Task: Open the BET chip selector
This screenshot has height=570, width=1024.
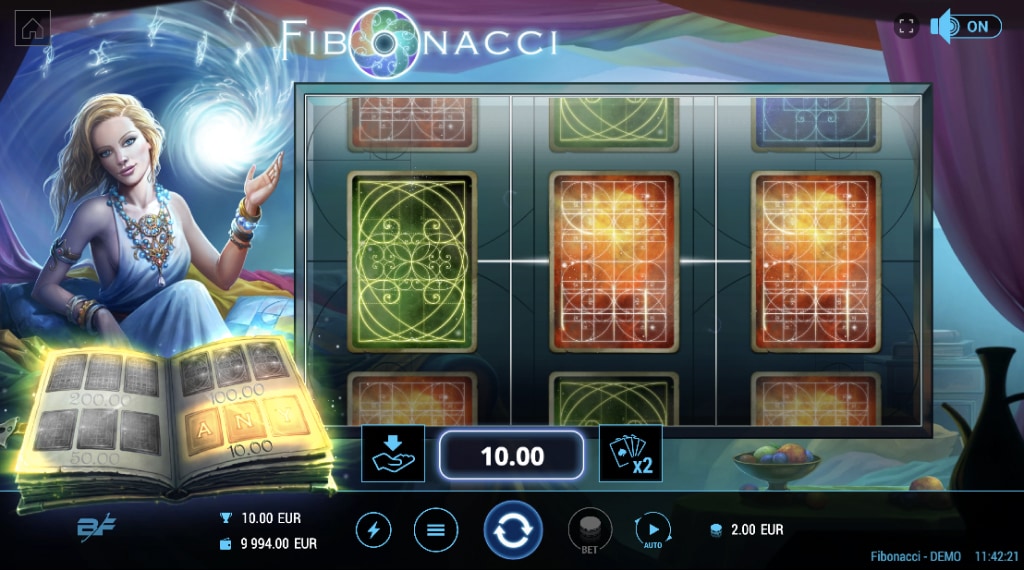Action: pos(590,529)
